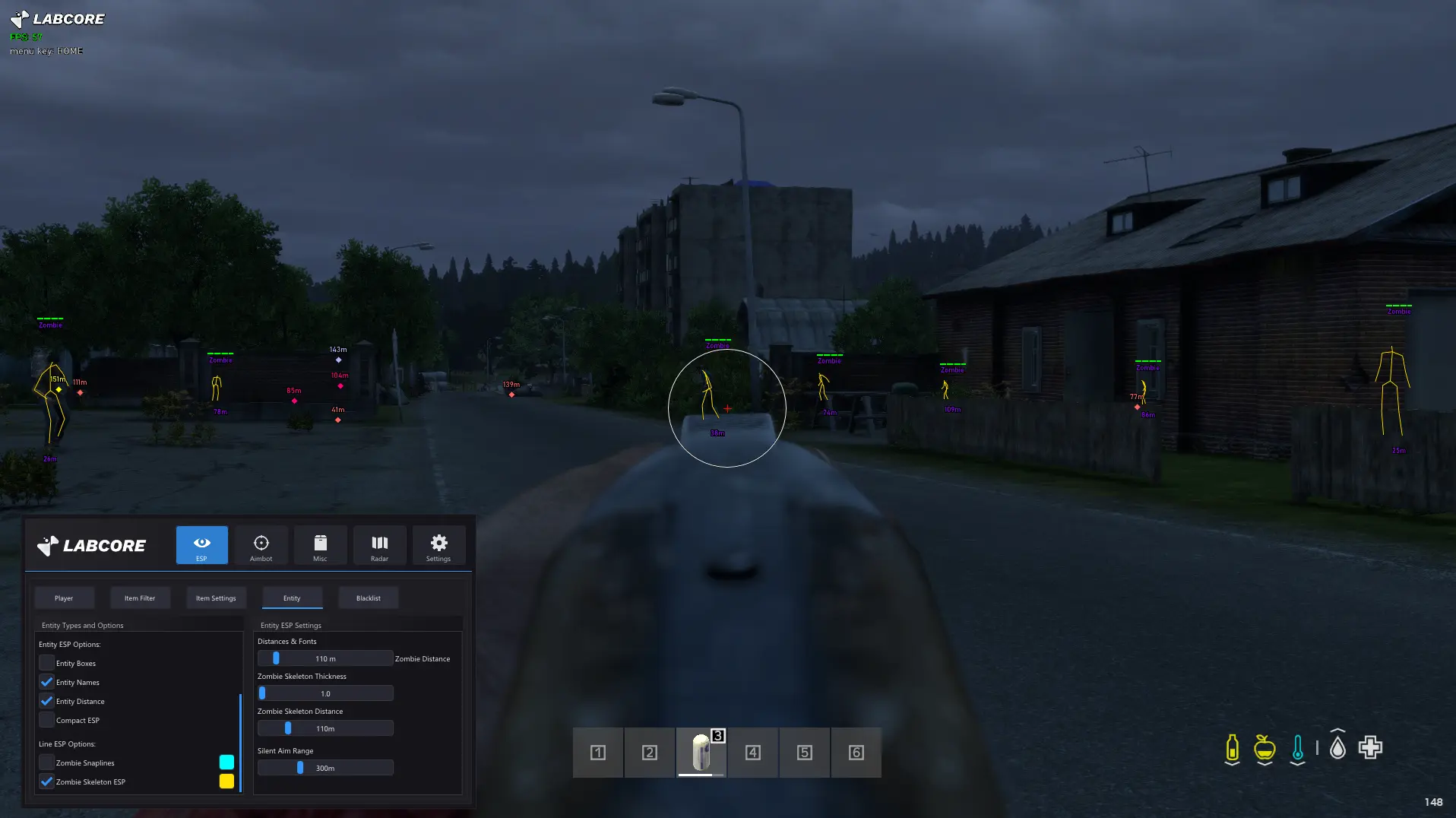
Task: Open the Blacklist tab
Action: tap(368, 598)
